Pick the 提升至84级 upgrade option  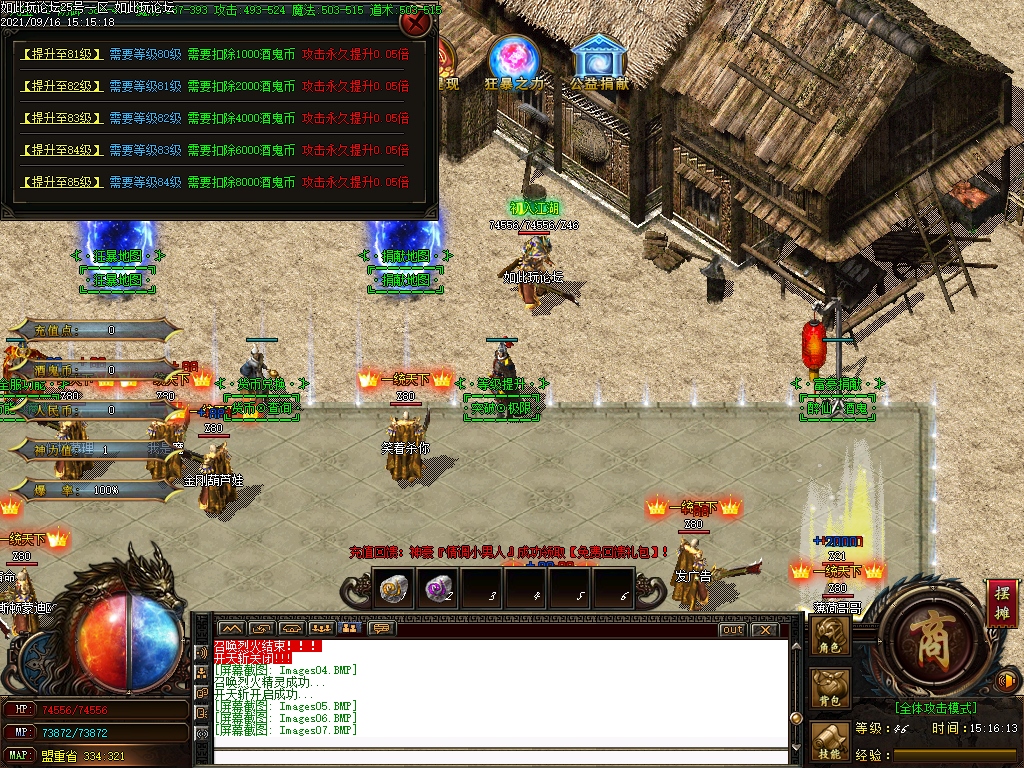61,150
